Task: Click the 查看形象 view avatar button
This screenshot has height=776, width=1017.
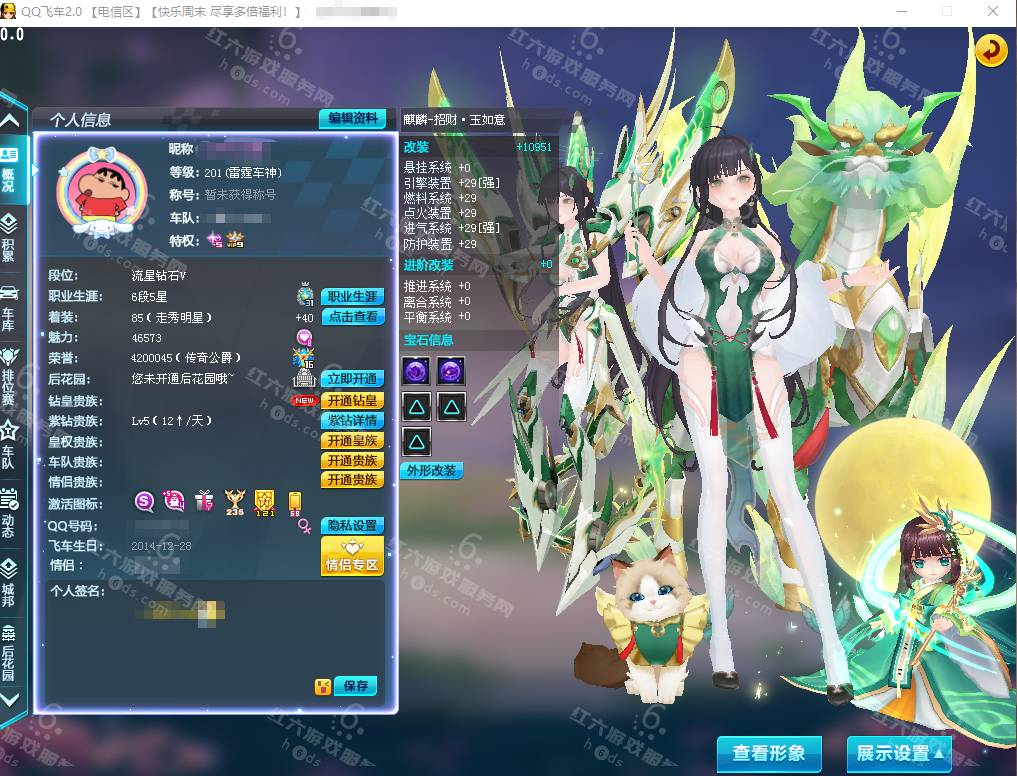Action: tap(768, 753)
